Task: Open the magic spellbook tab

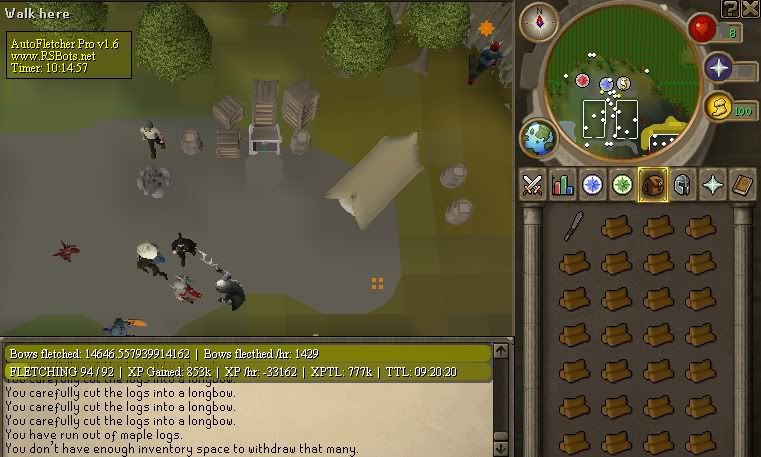Action: [x=741, y=185]
